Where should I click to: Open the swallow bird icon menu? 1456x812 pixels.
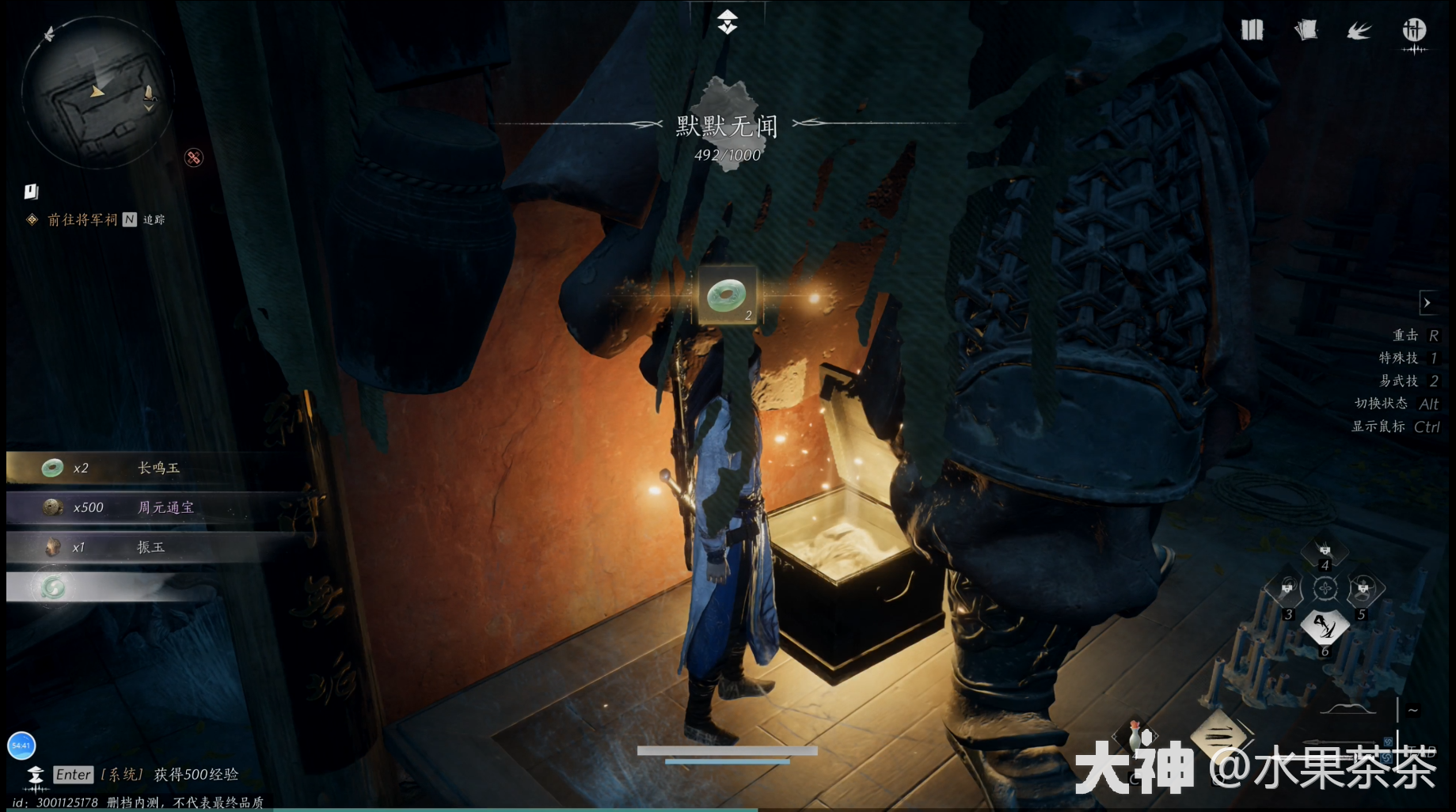1359,31
